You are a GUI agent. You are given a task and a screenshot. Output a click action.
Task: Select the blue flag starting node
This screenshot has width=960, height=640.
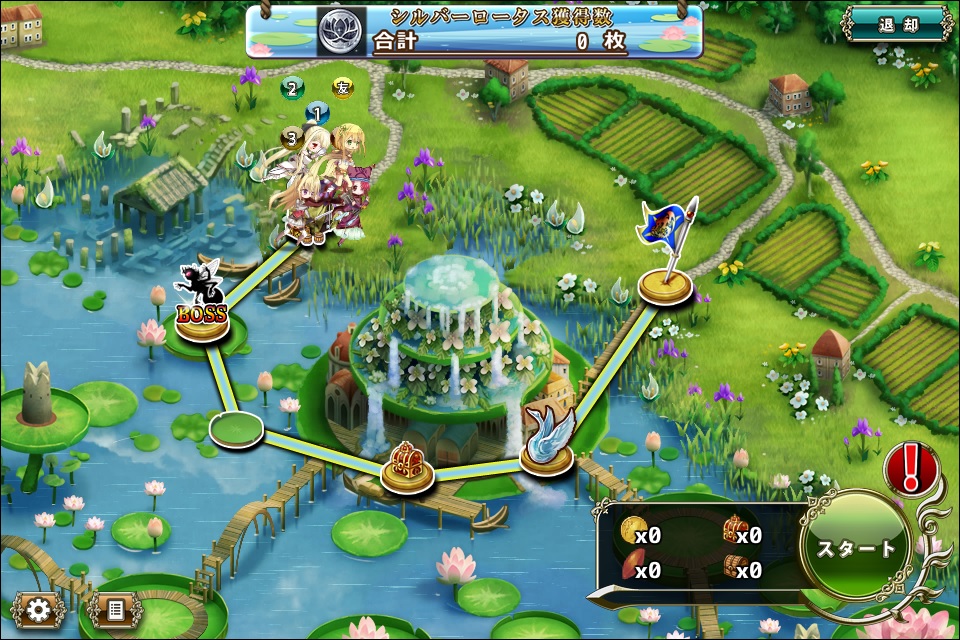[665, 282]
